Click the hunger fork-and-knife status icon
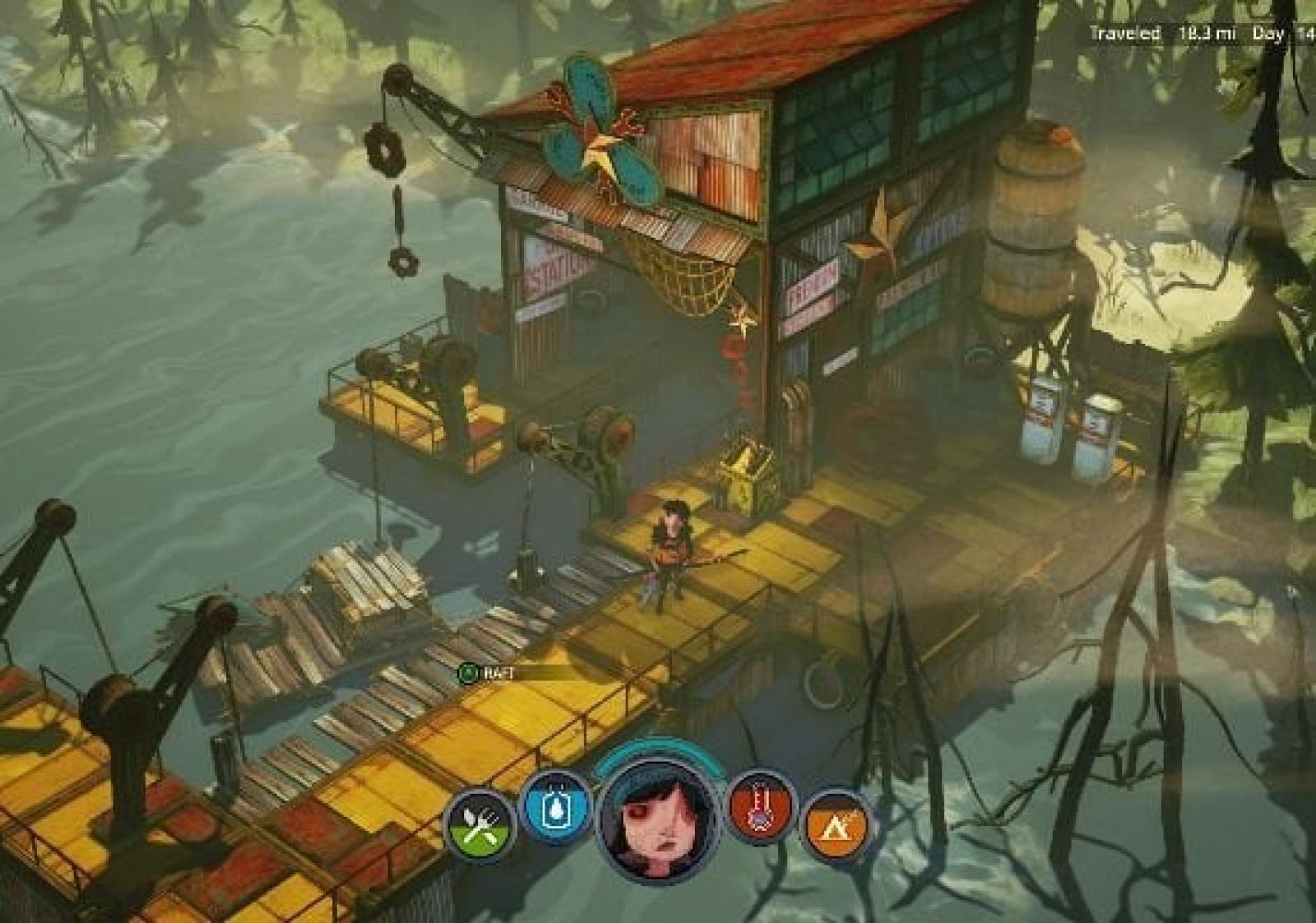Viewport: 1316px width, 923px height. (480, 823)
